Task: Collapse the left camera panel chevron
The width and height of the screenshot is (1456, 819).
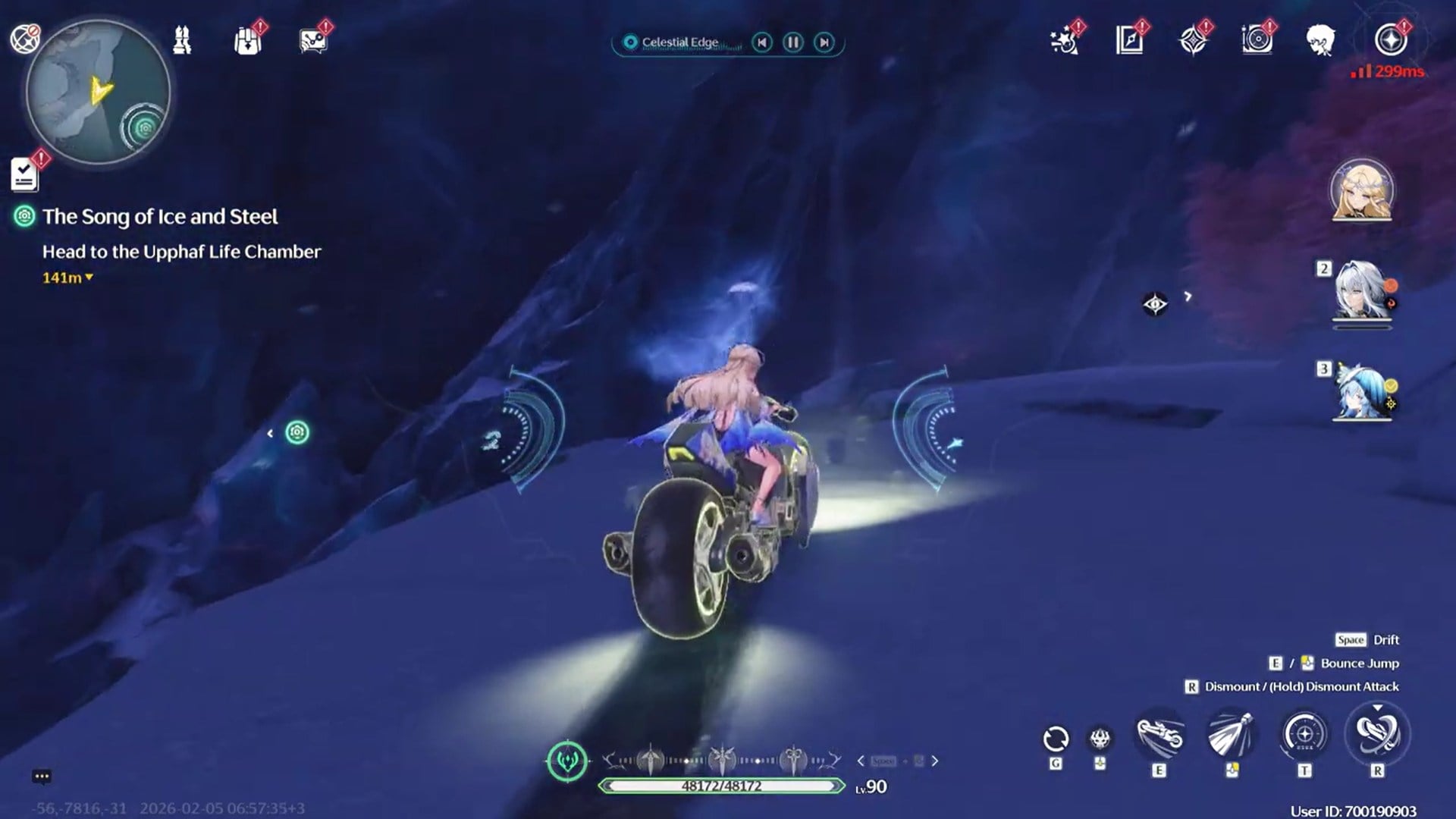Action: 271,433
